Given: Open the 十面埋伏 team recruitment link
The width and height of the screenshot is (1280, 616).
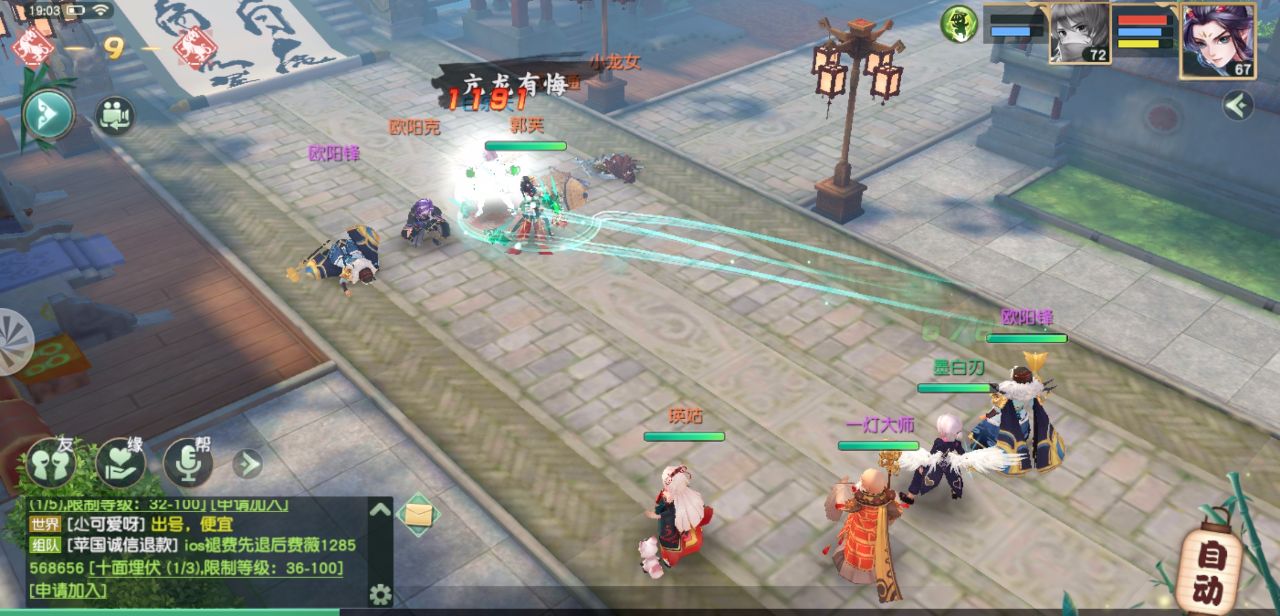Looking at the screenshot, I should click(x=215, y=568).
